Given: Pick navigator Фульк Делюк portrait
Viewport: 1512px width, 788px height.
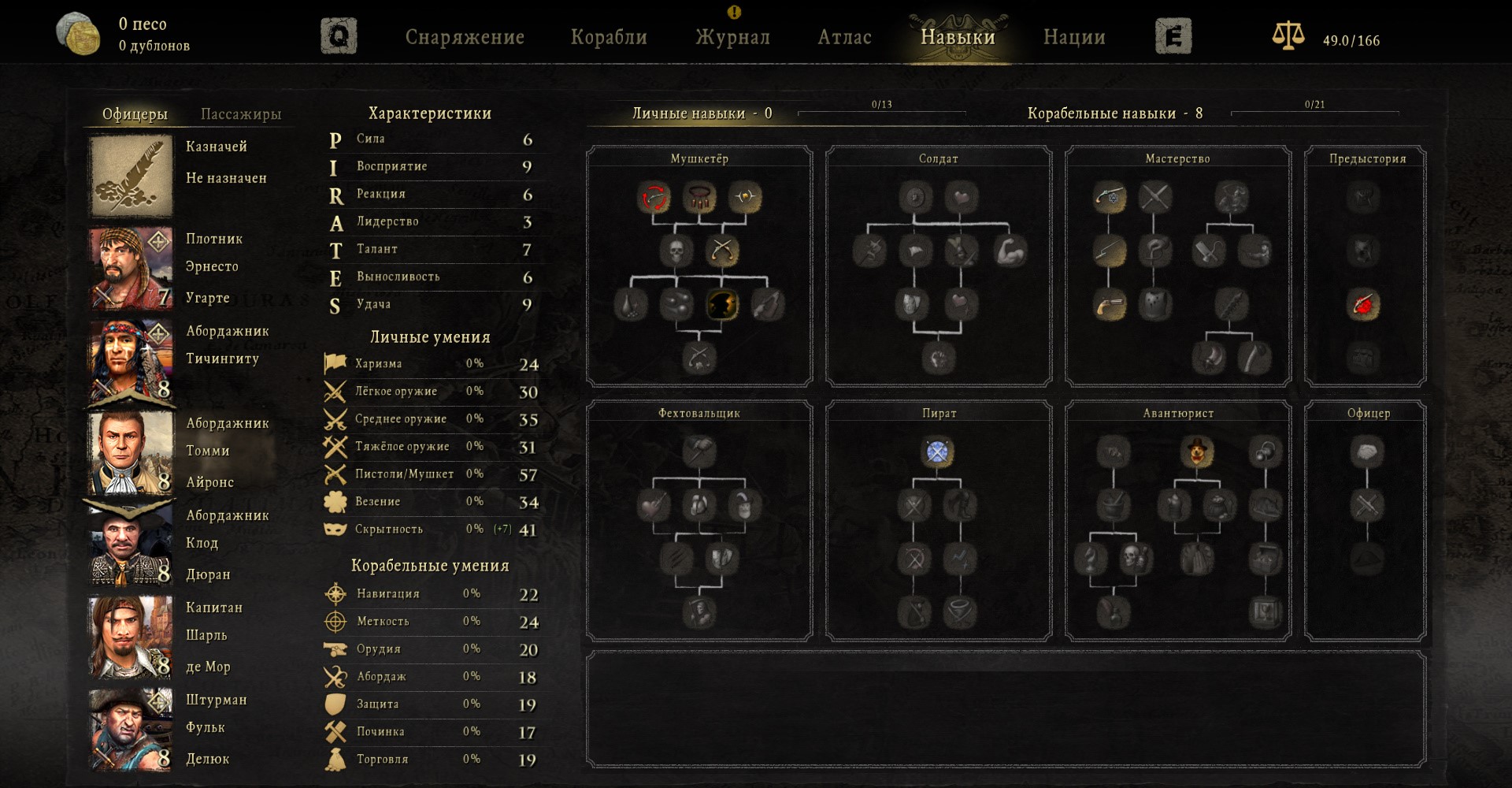Looking at the screenshot, I should point(132,729).
